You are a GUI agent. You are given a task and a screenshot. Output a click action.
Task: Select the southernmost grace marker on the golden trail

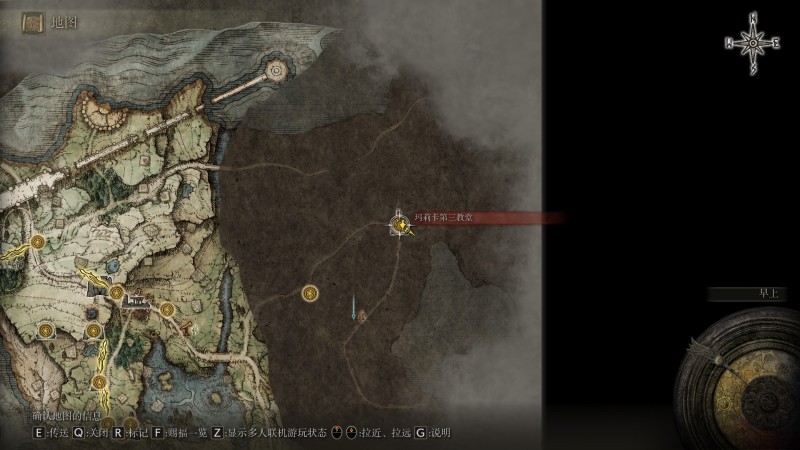99,381
